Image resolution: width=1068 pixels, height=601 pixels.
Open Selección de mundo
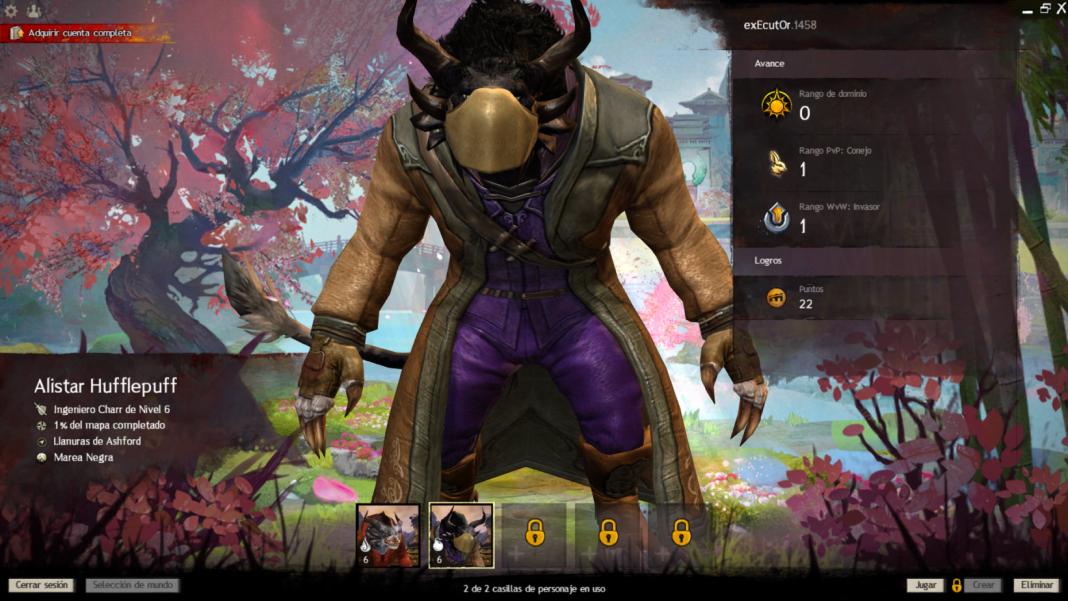point(132,585)
